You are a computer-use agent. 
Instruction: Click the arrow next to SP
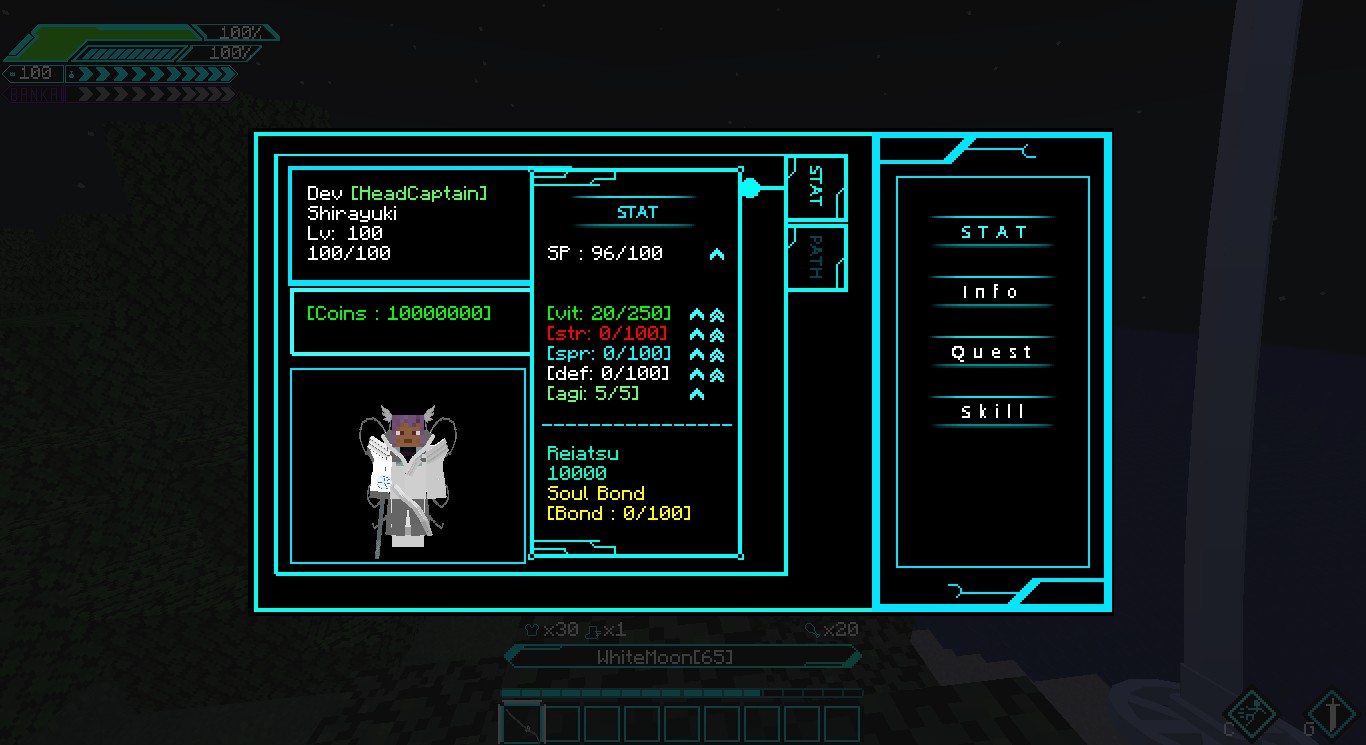pyautogui.click(x=717, y=254)
